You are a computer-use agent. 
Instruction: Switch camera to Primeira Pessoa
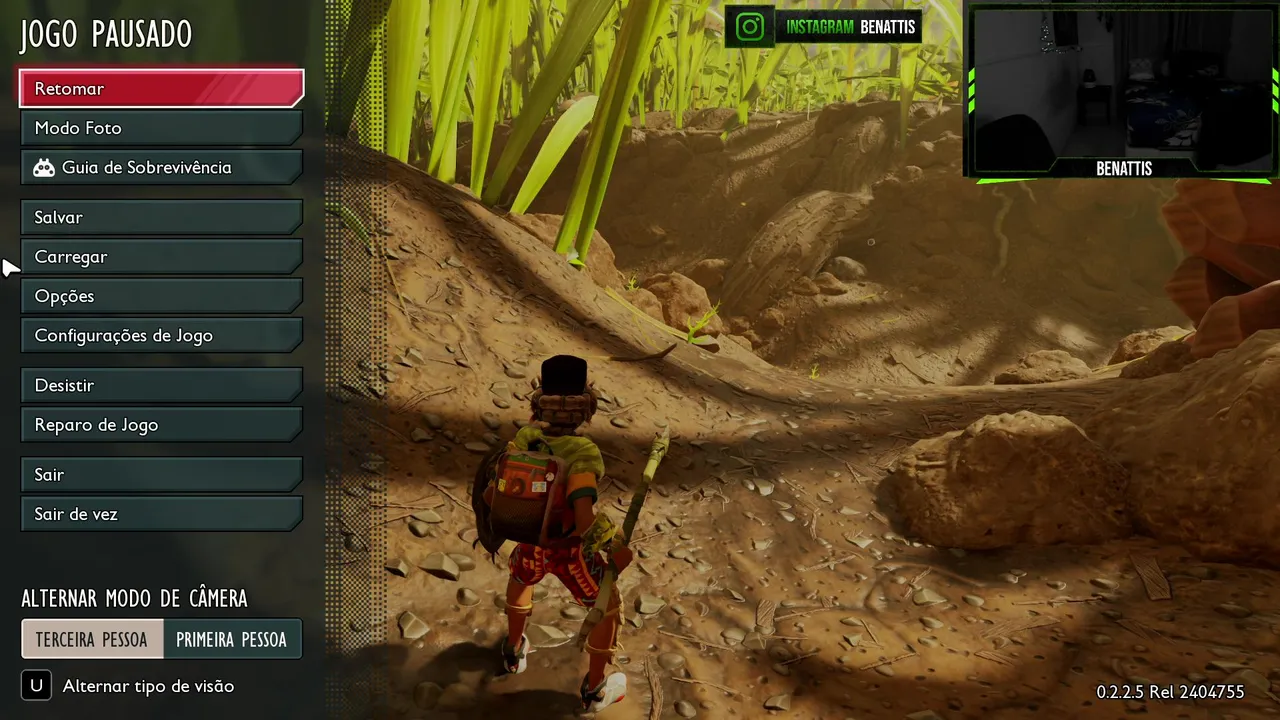tap(231, 640)
